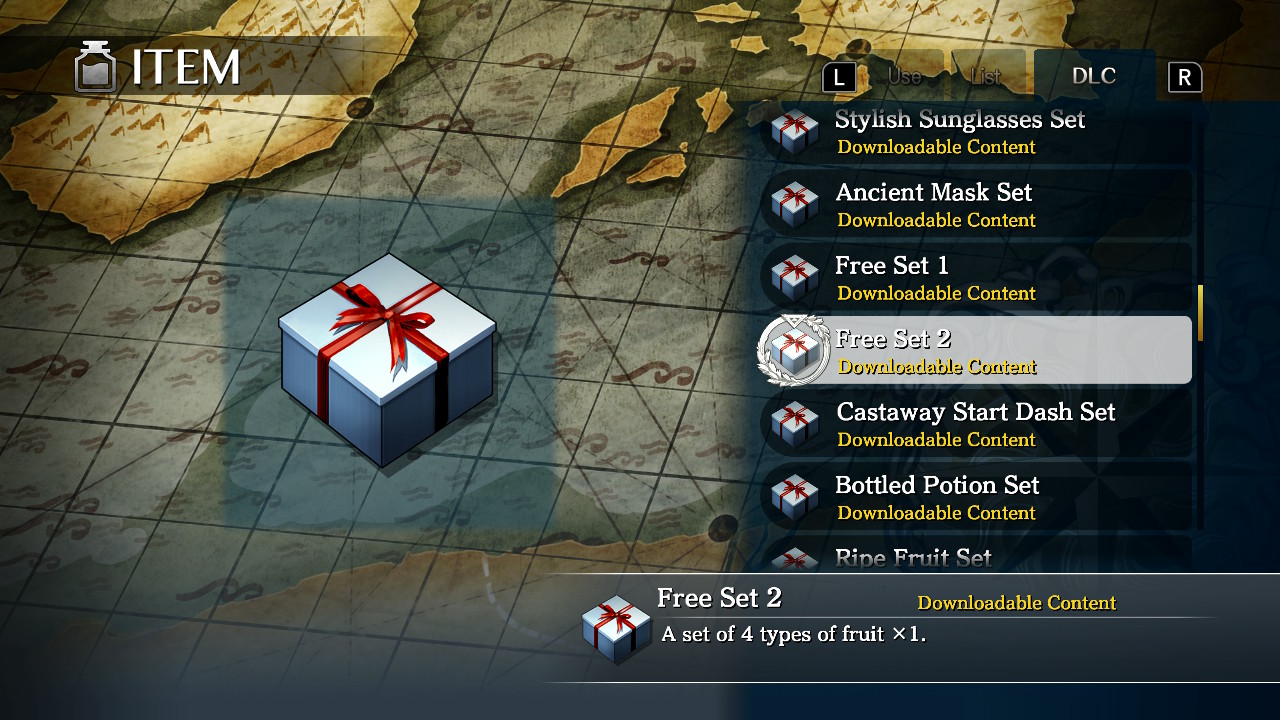The image size is (1280, 720).
Task: Click the potion flask icon beside ITEM
Action: point(96,66)
